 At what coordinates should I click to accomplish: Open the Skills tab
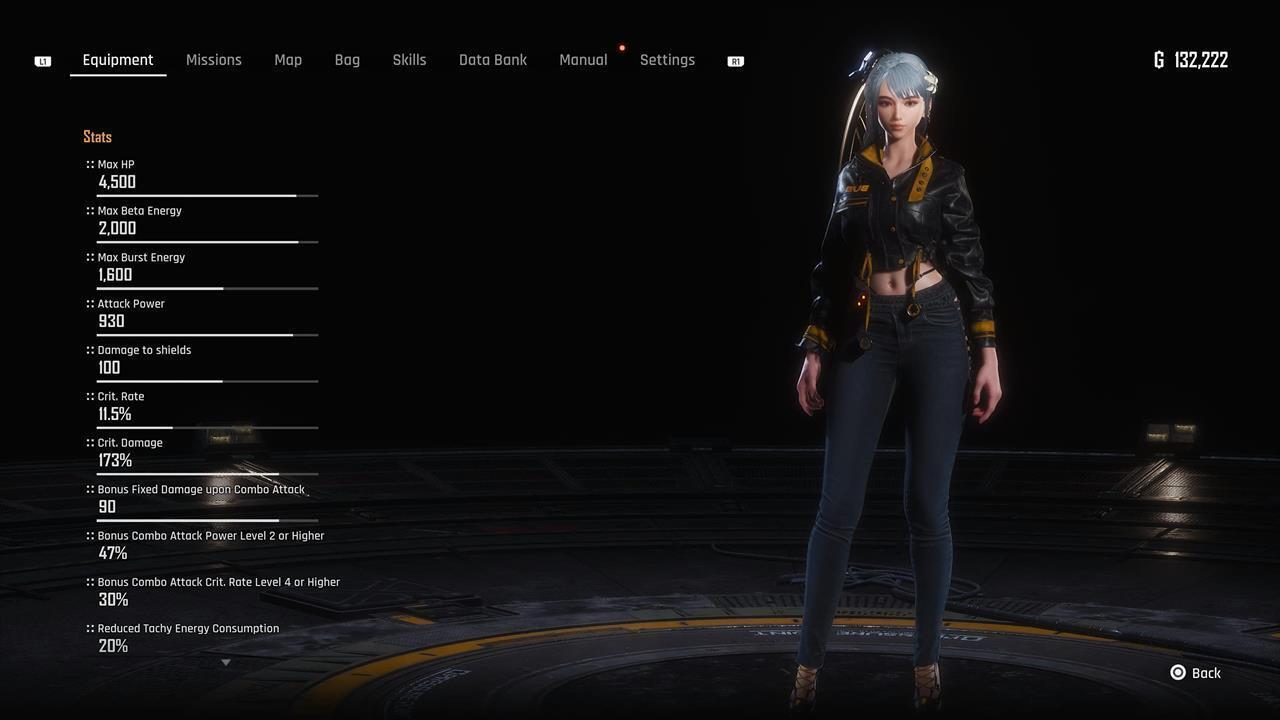(409, 60)
